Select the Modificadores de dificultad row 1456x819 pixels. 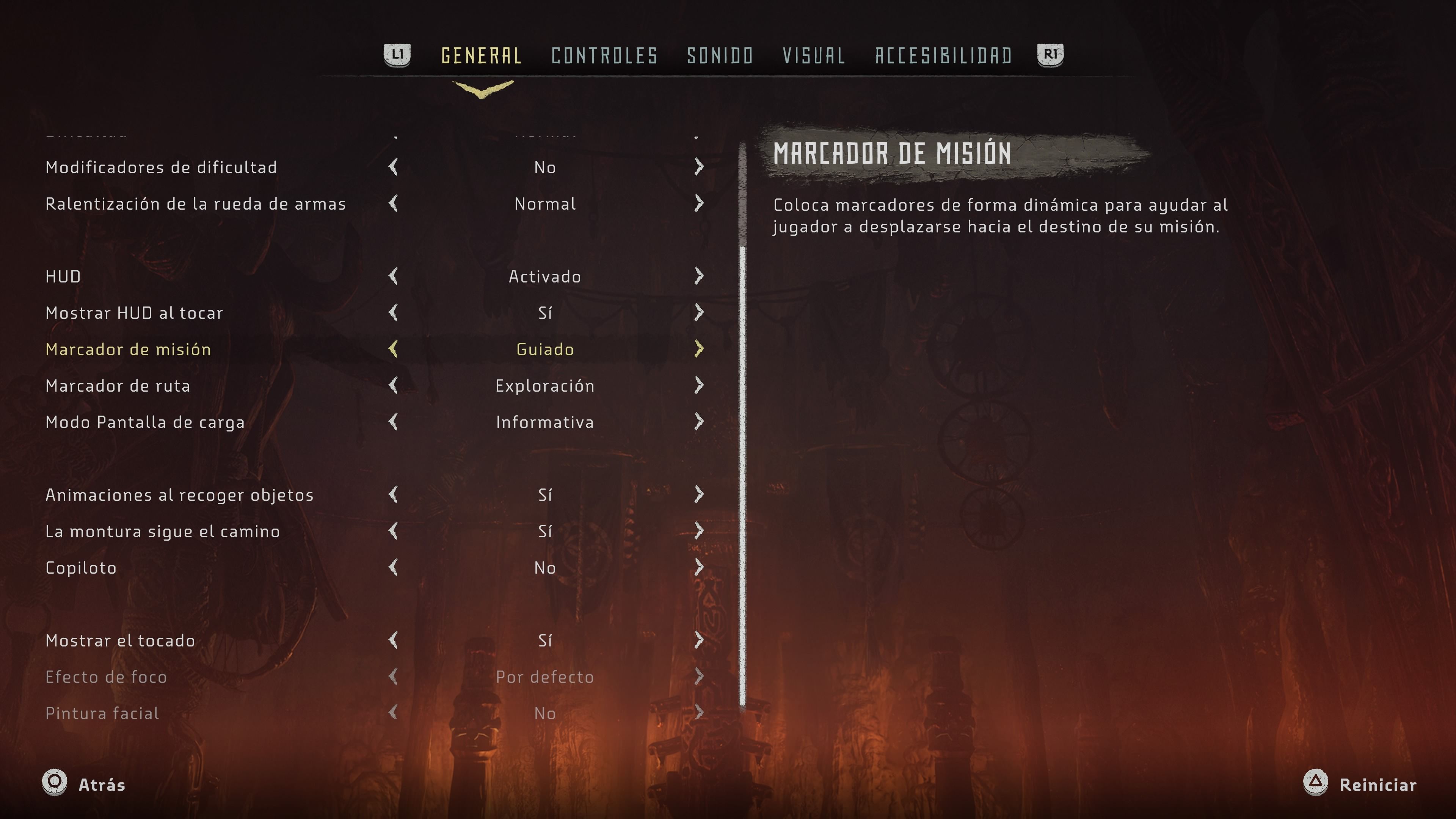pos(161,167)
